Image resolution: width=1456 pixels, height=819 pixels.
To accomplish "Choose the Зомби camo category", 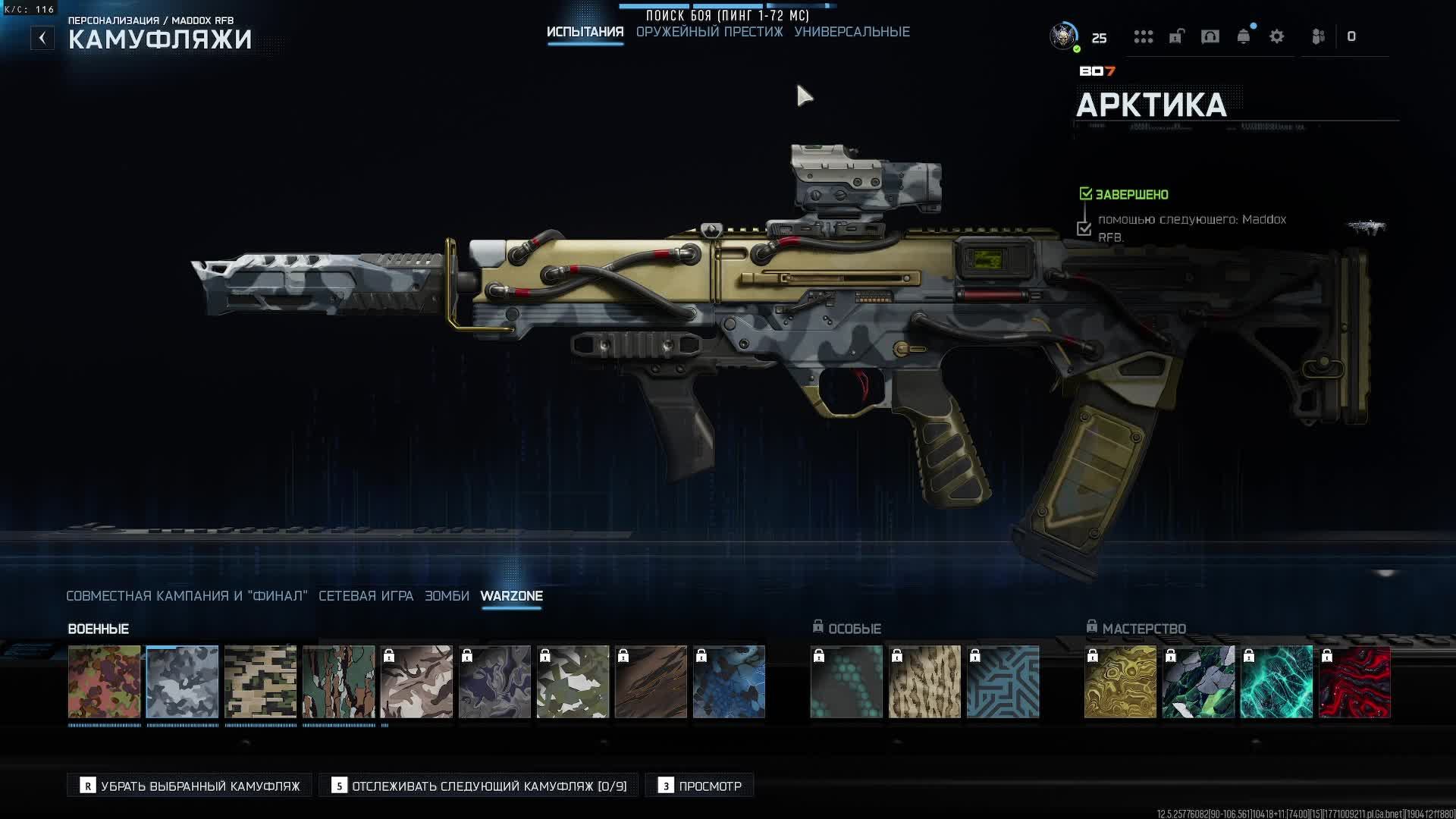I will [x=447, y=596].
